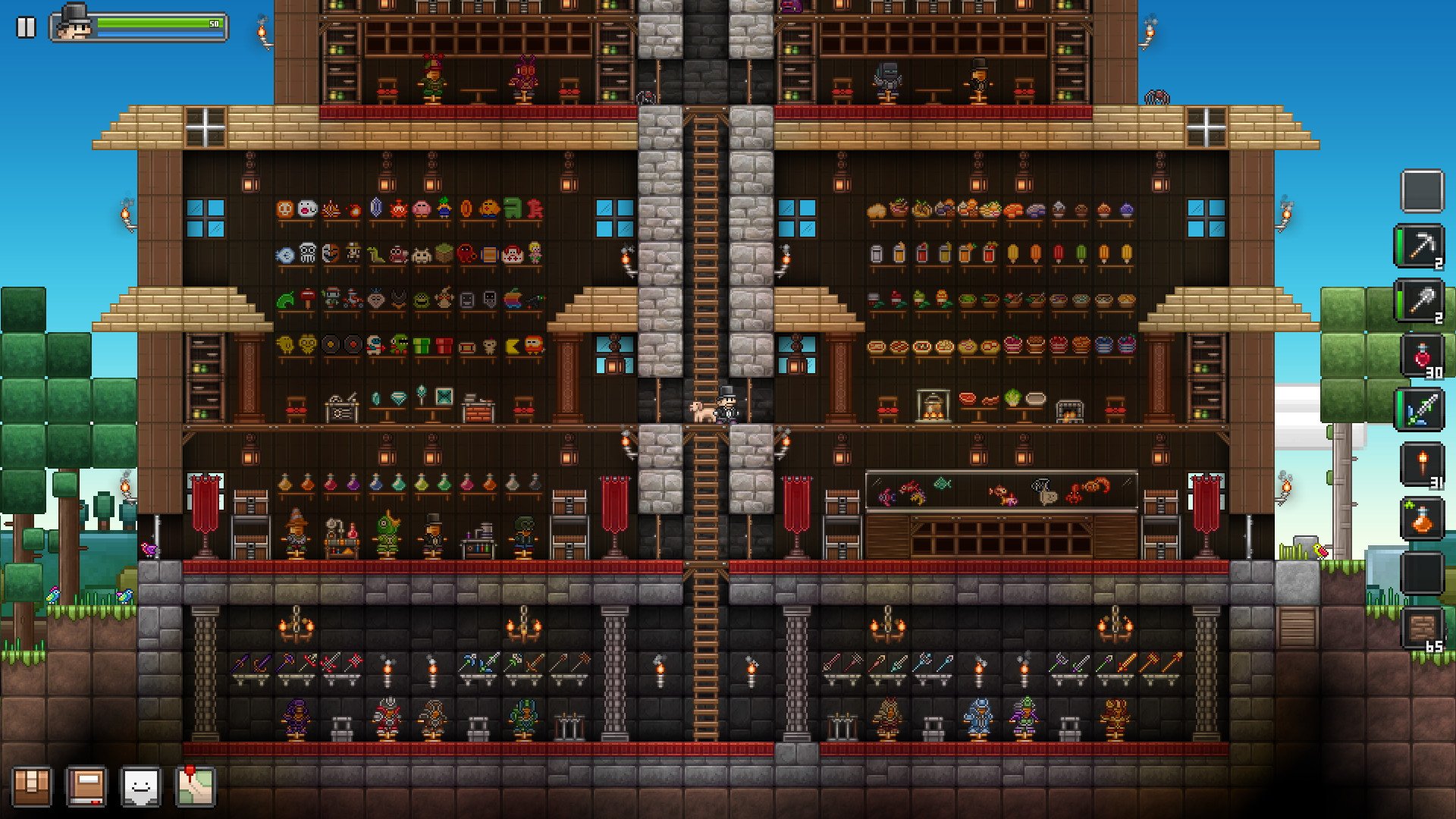Click the green health bar
This screenshot has height=819, width=1456.
(152, 21)
